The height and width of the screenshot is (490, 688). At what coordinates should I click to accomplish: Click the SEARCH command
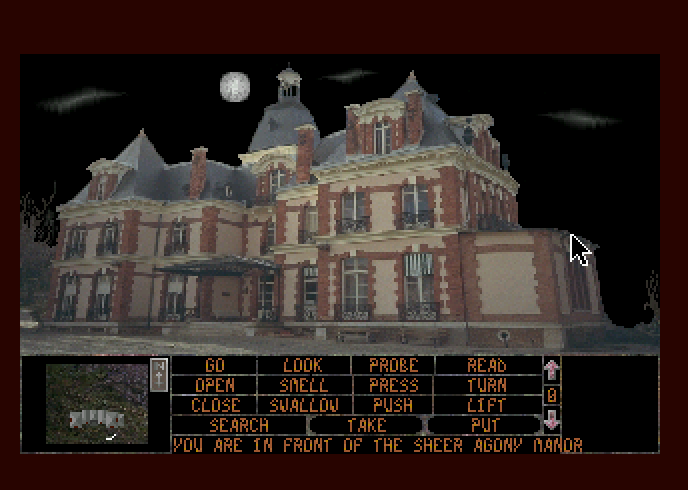point(239,425)
